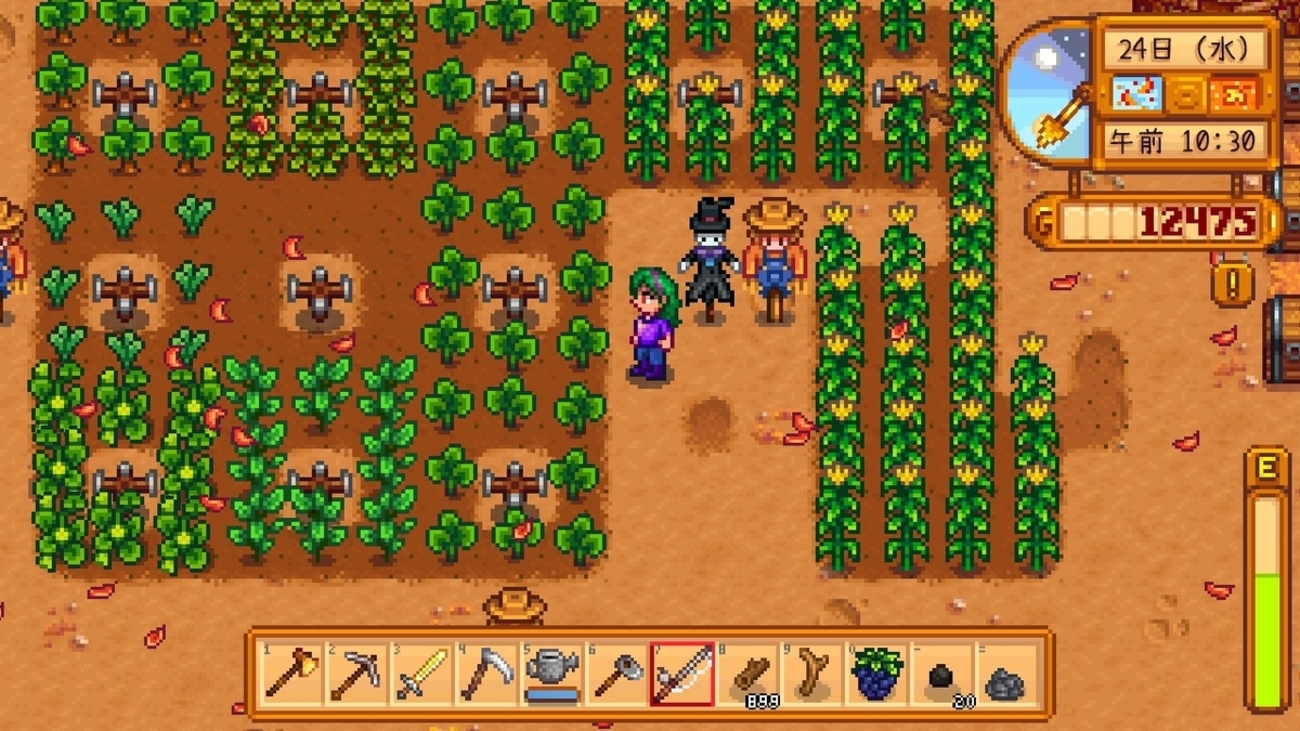
Task: Choose the forked branch item slot
Action: pos(812,674)
